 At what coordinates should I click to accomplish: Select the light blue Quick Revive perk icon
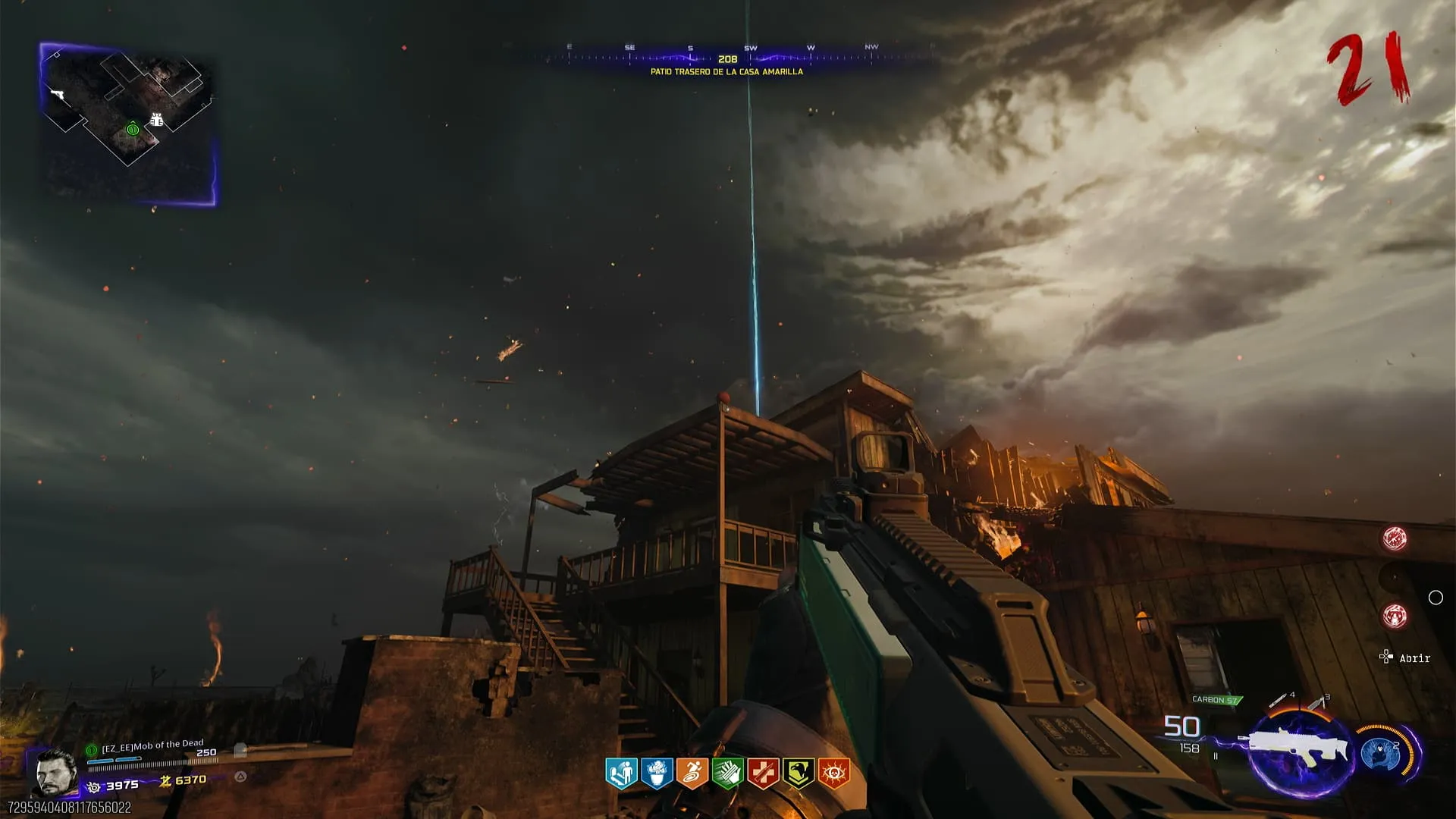click(622, 773)
